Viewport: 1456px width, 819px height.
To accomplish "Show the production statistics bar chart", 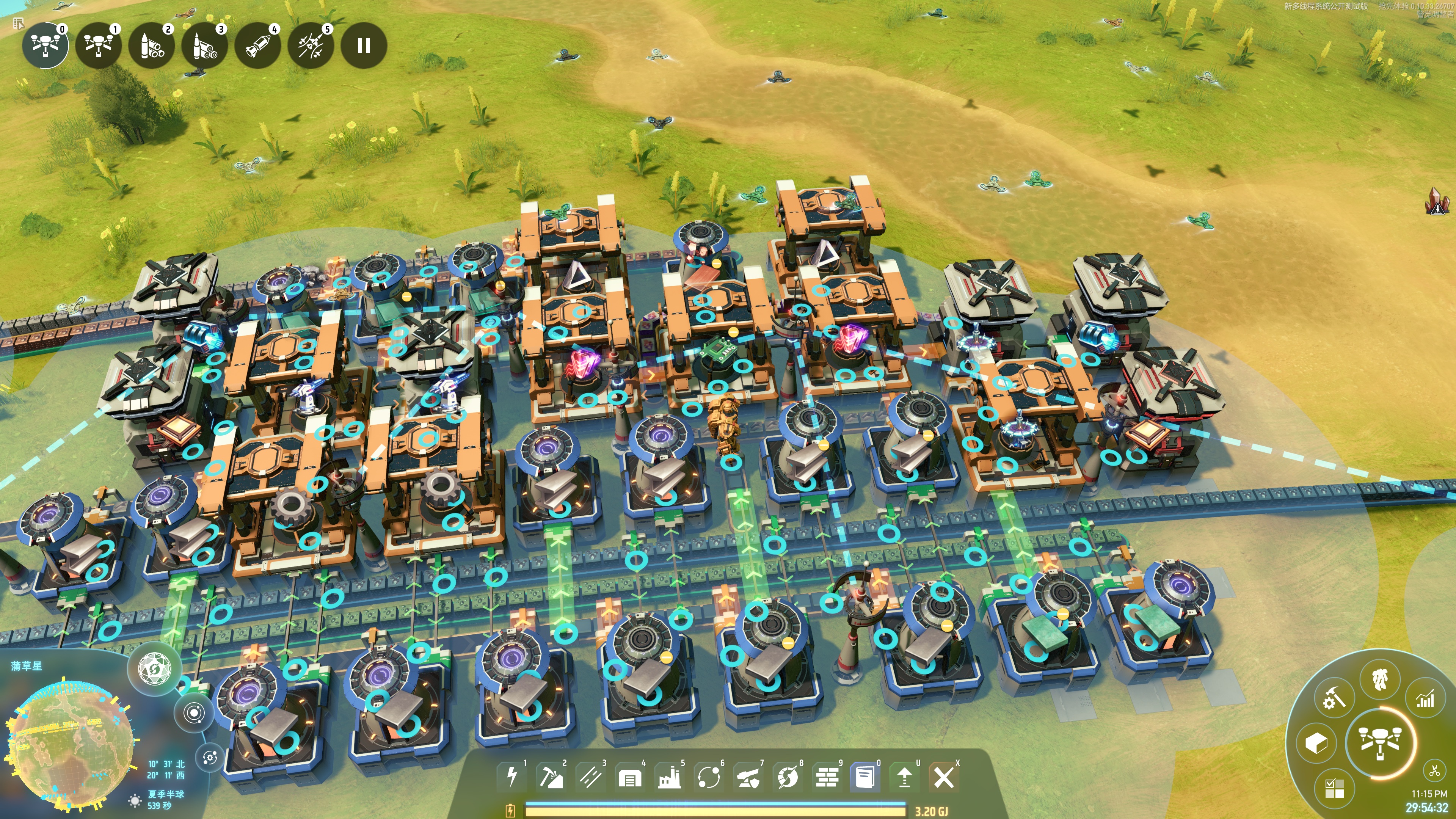I will click(1425, 700).
